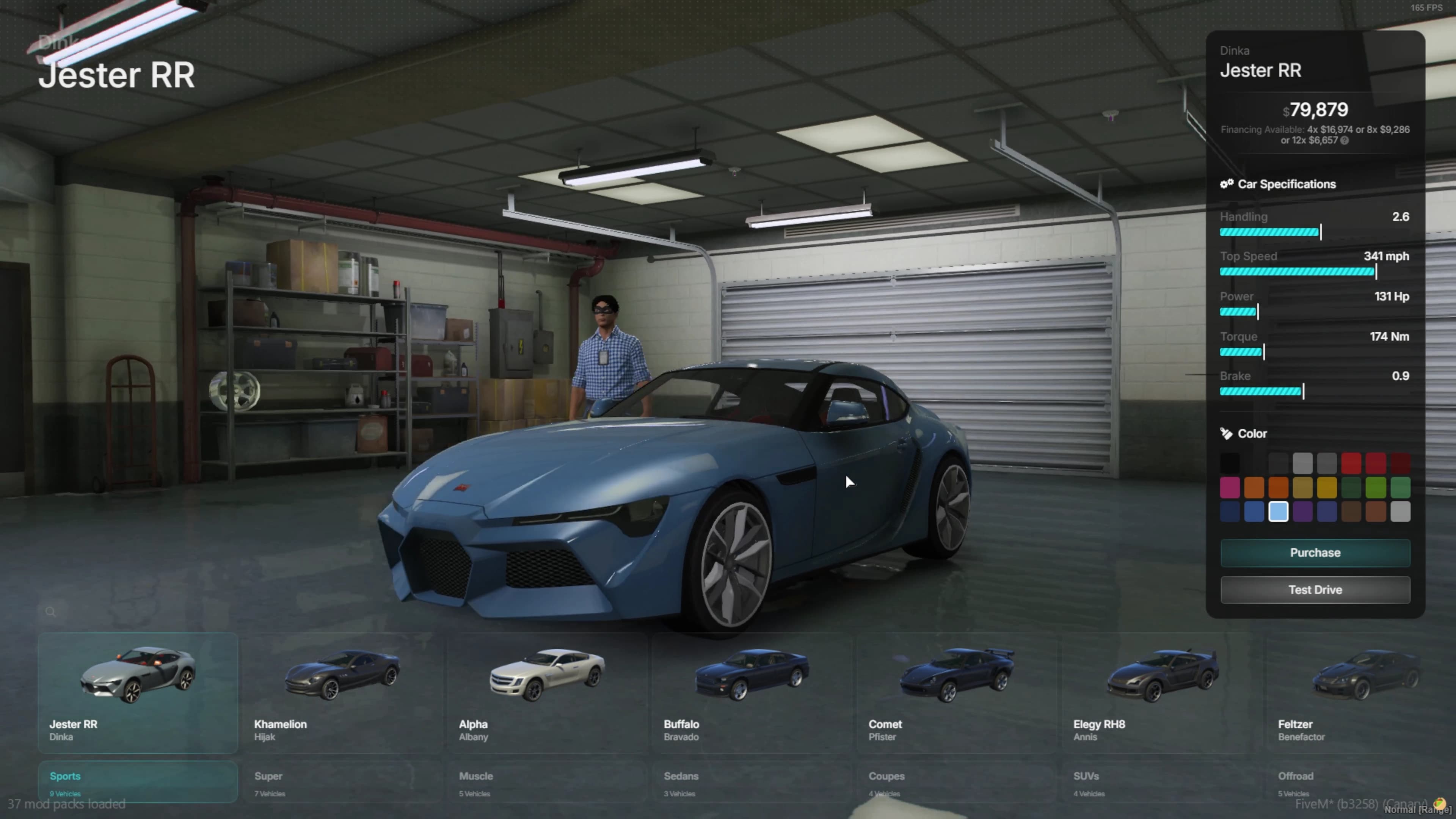Image resolution: width=1456 pixels, height=819 pixels.
Task: Pick the purple paint swatch
Action: click(x=1303, y=511)
